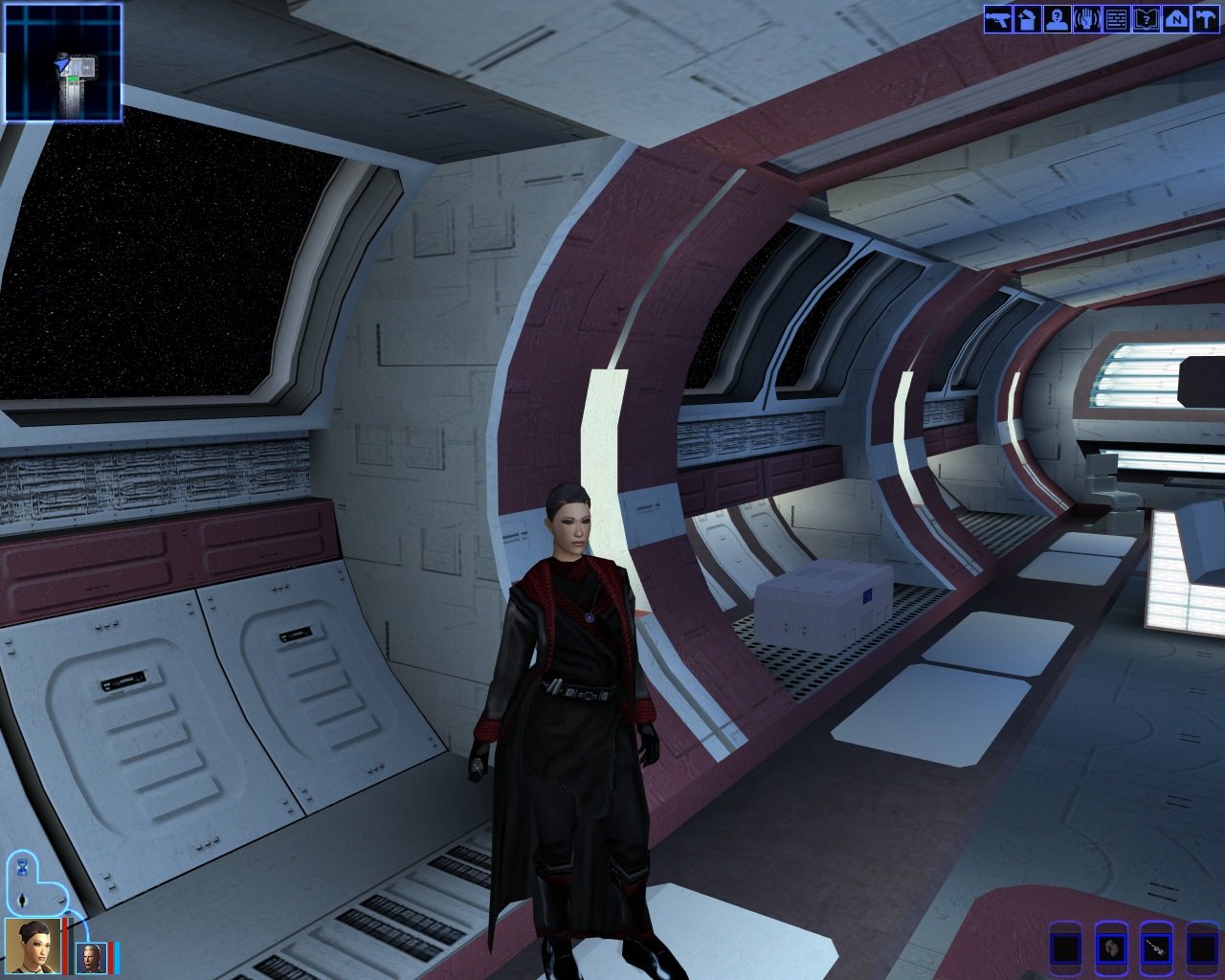This screenshot has width=1225, height=980.
Task: Activate the syringe stimulant action slot
Action: pyautogui.click(x=1156, y=948)
